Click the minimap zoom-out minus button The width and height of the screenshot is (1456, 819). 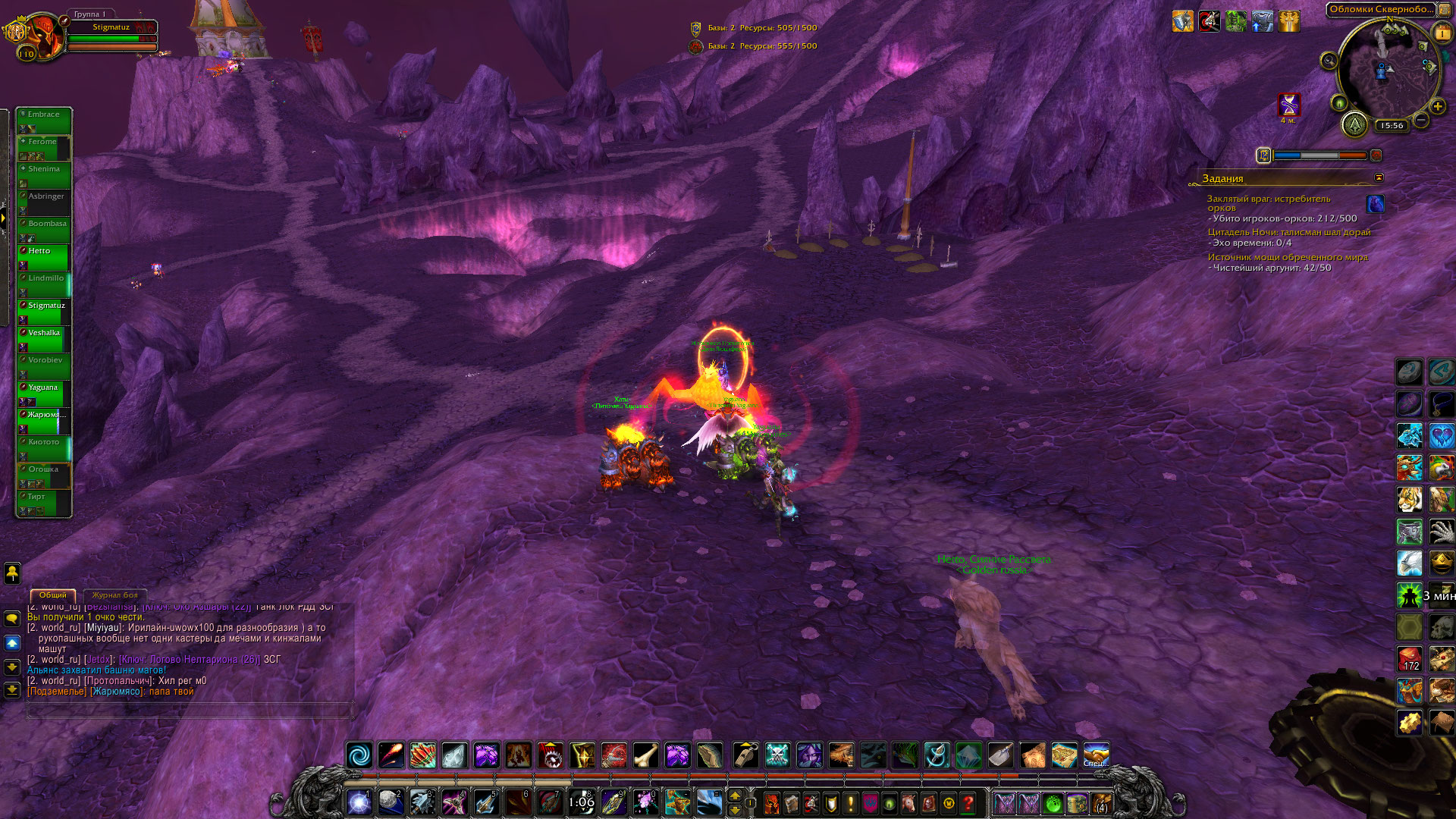(1422, 121)
